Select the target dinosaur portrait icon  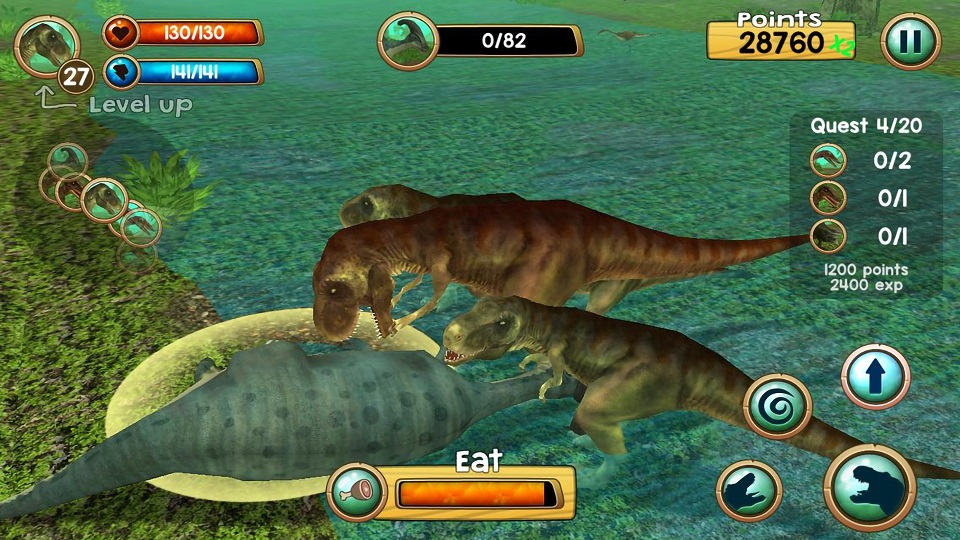(x=408, y=42)
